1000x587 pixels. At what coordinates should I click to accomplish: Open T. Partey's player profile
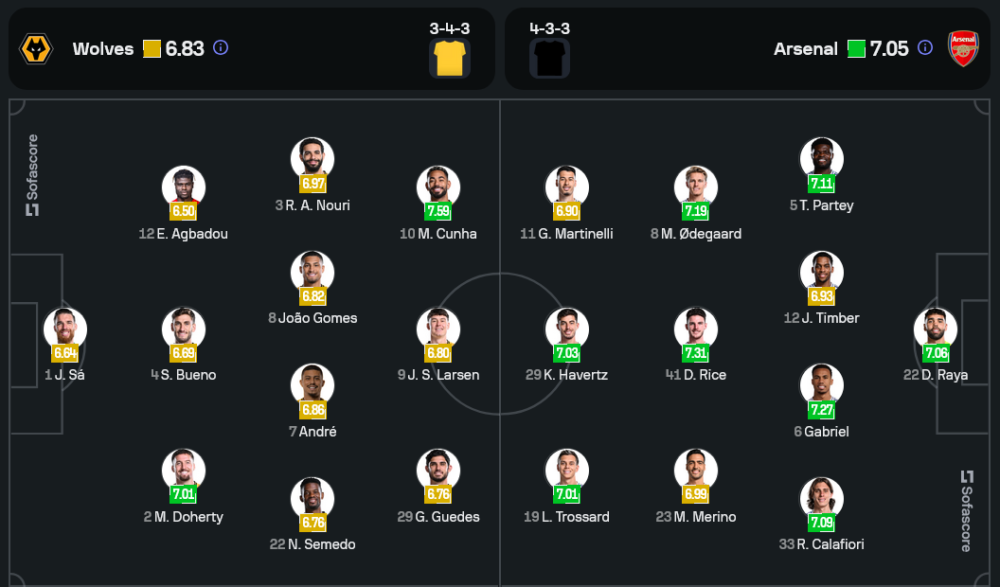821,159
